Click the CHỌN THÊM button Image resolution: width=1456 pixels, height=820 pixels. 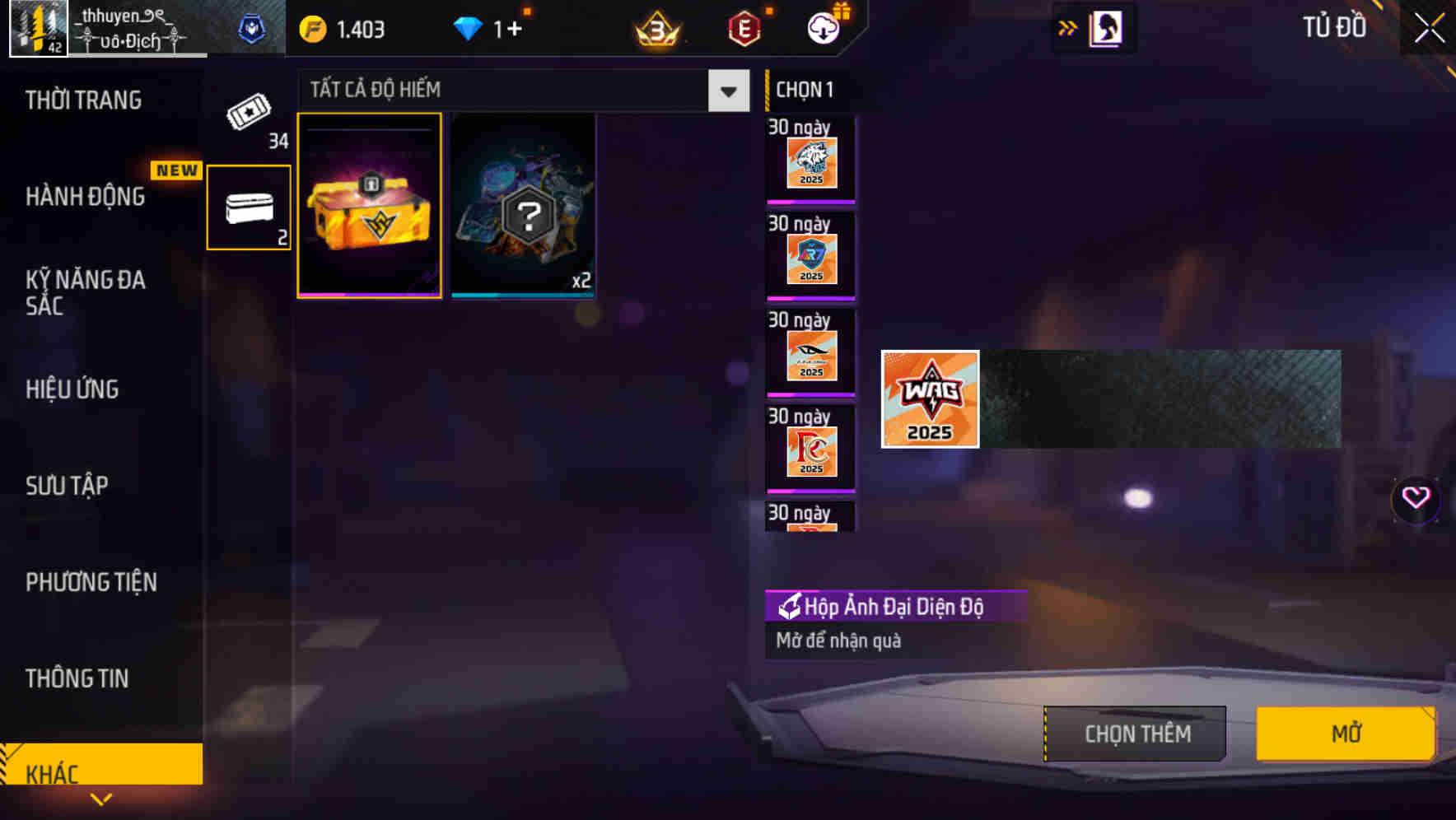coord(1134,733)
